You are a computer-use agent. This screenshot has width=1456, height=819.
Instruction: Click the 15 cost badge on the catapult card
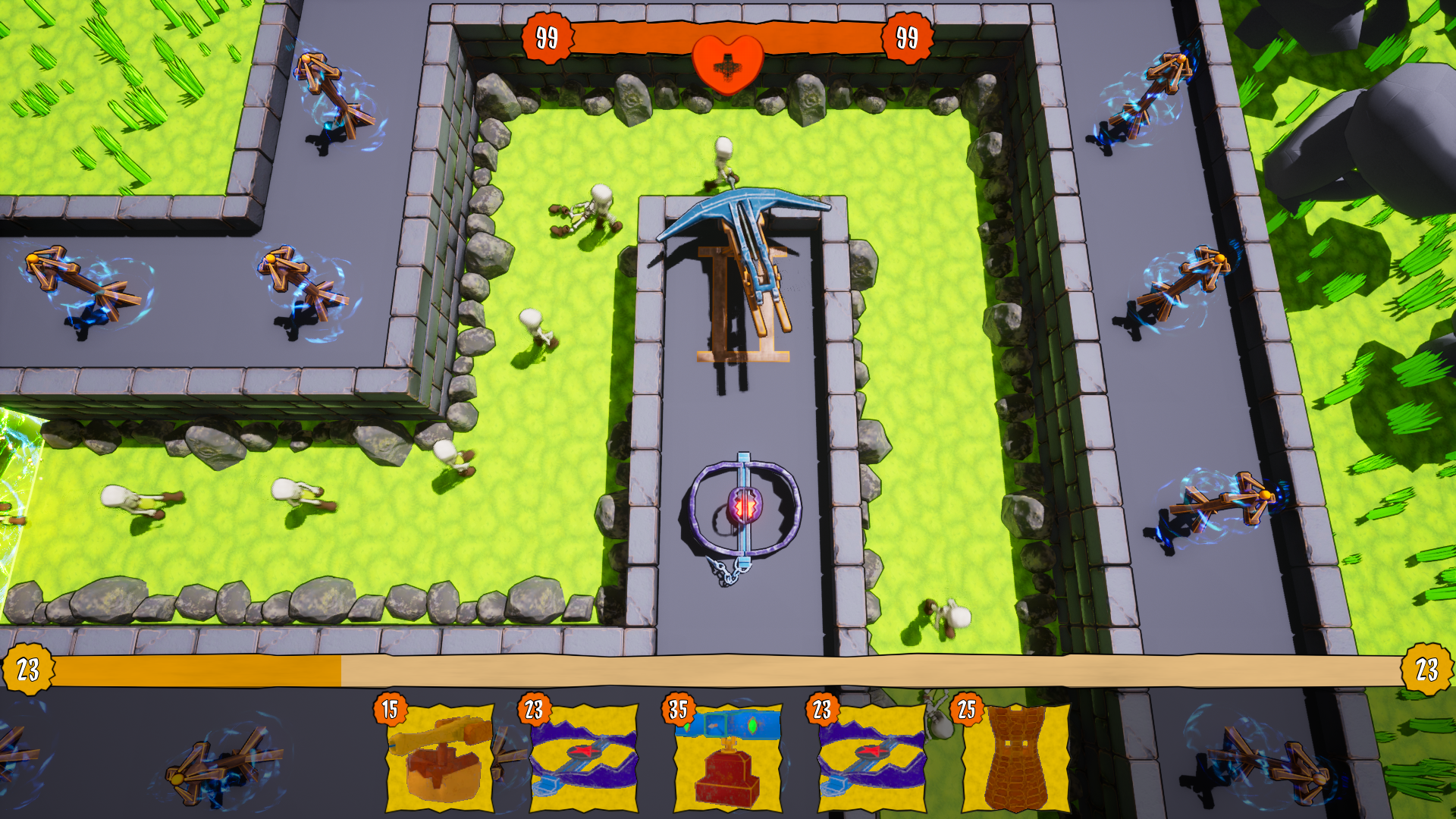pos(391,711)
